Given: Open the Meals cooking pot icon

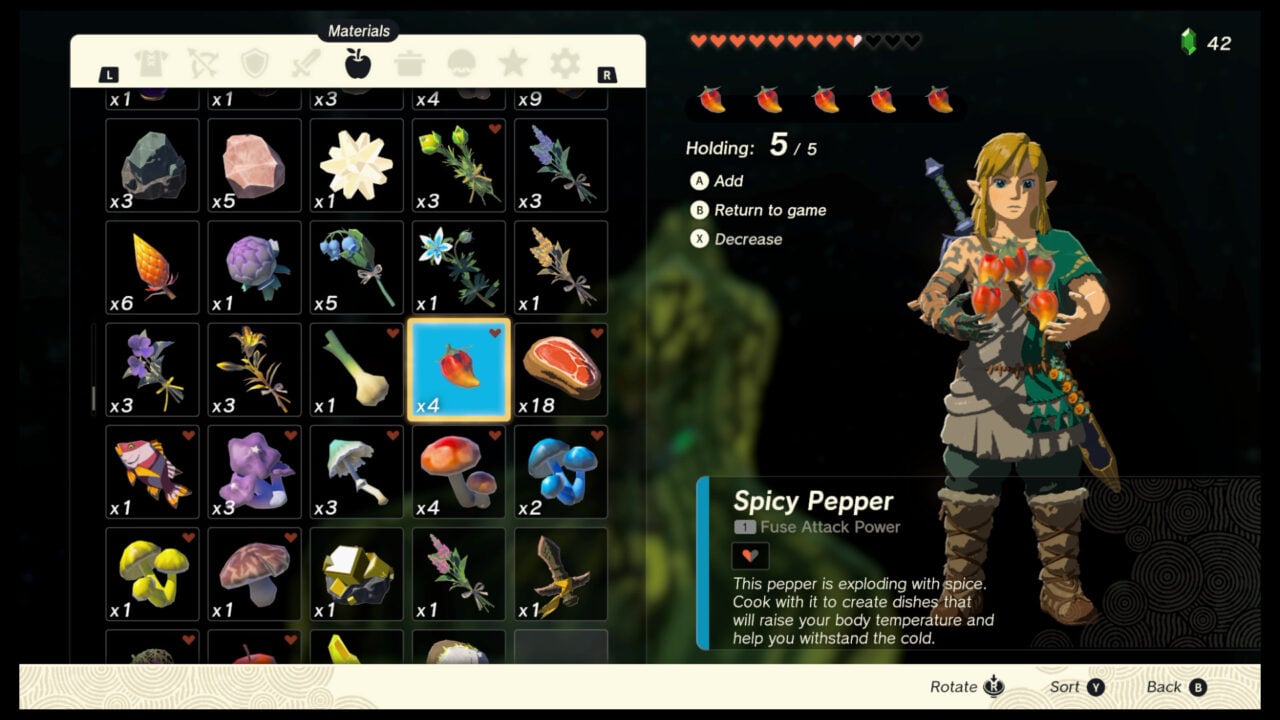Looking at the screenshot, I should pyautogui.click(x=411, y=62).
